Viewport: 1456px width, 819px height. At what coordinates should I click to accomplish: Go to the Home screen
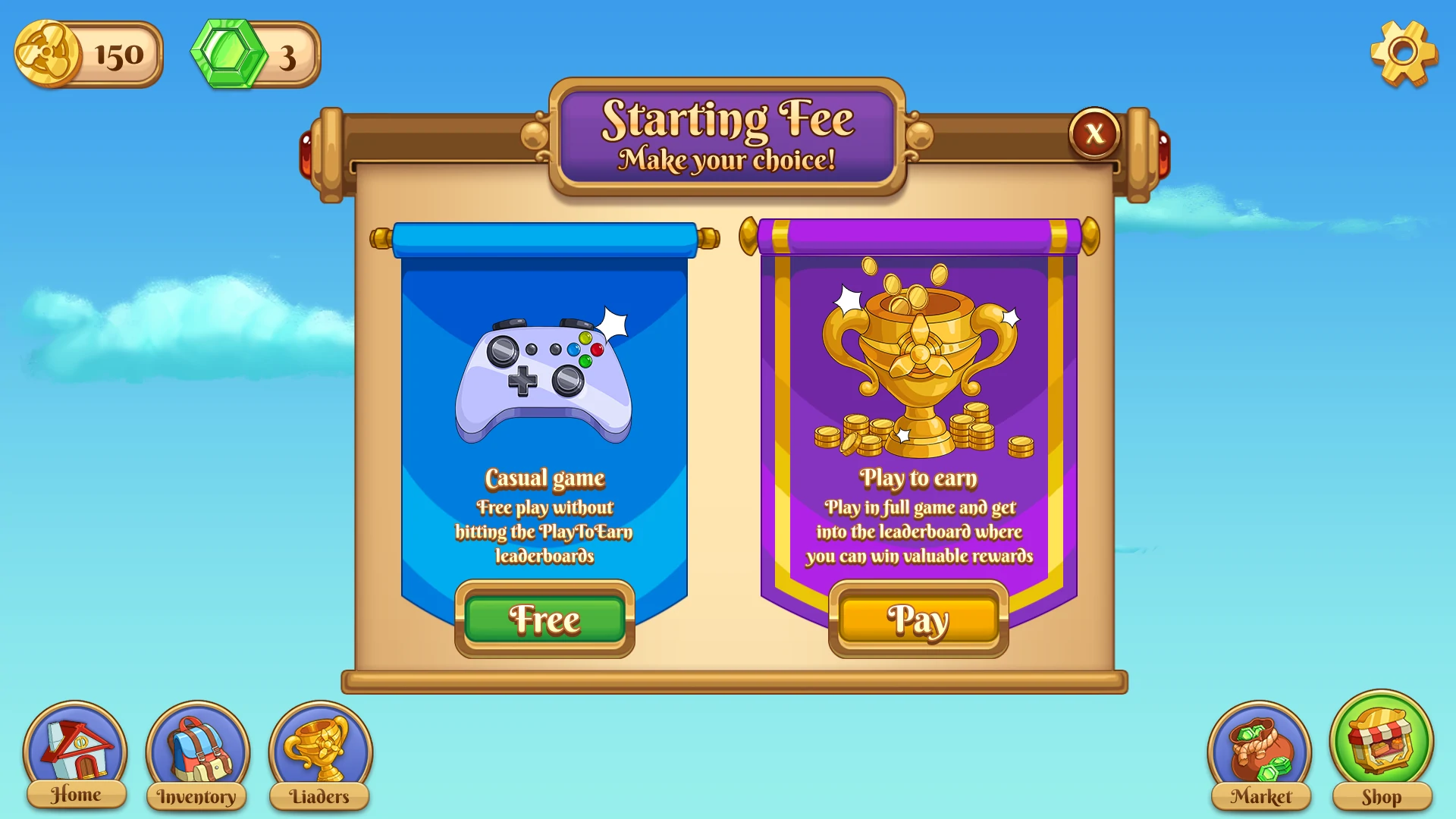(75, 755)
